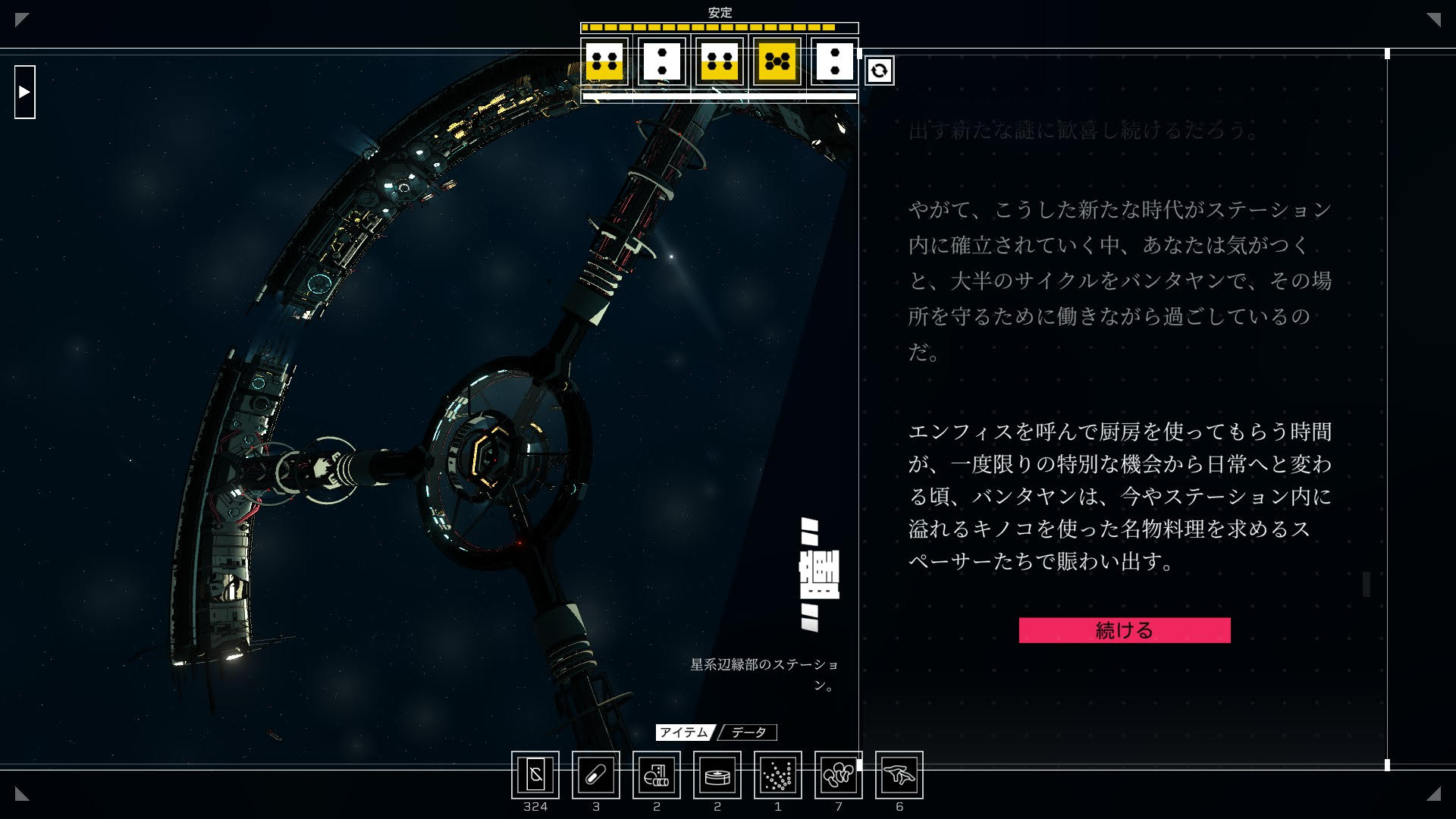
Task: Switch to the データ tab
Action: click(748, 733)
